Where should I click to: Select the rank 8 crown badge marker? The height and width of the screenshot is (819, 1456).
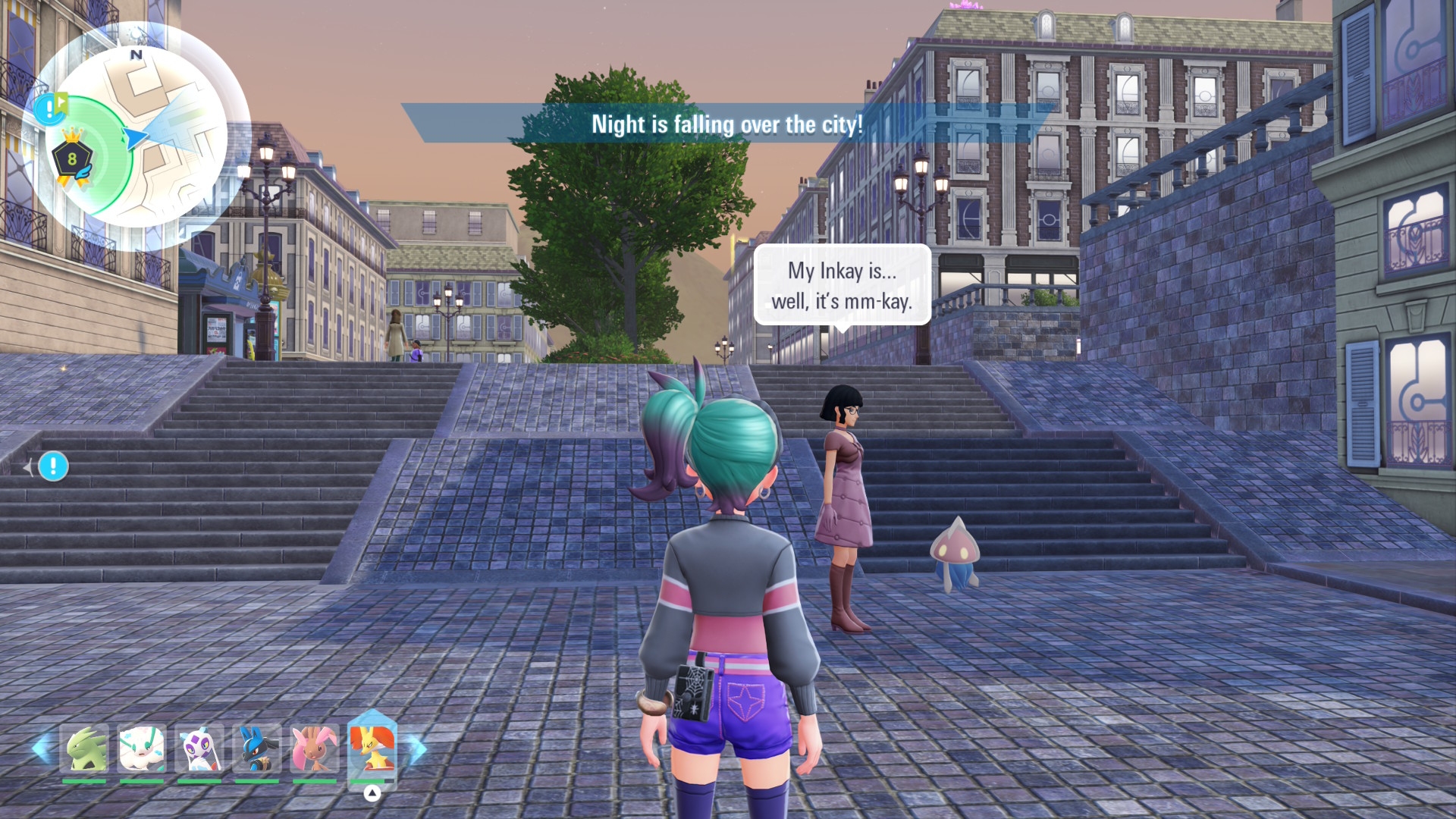pos(72,158)
